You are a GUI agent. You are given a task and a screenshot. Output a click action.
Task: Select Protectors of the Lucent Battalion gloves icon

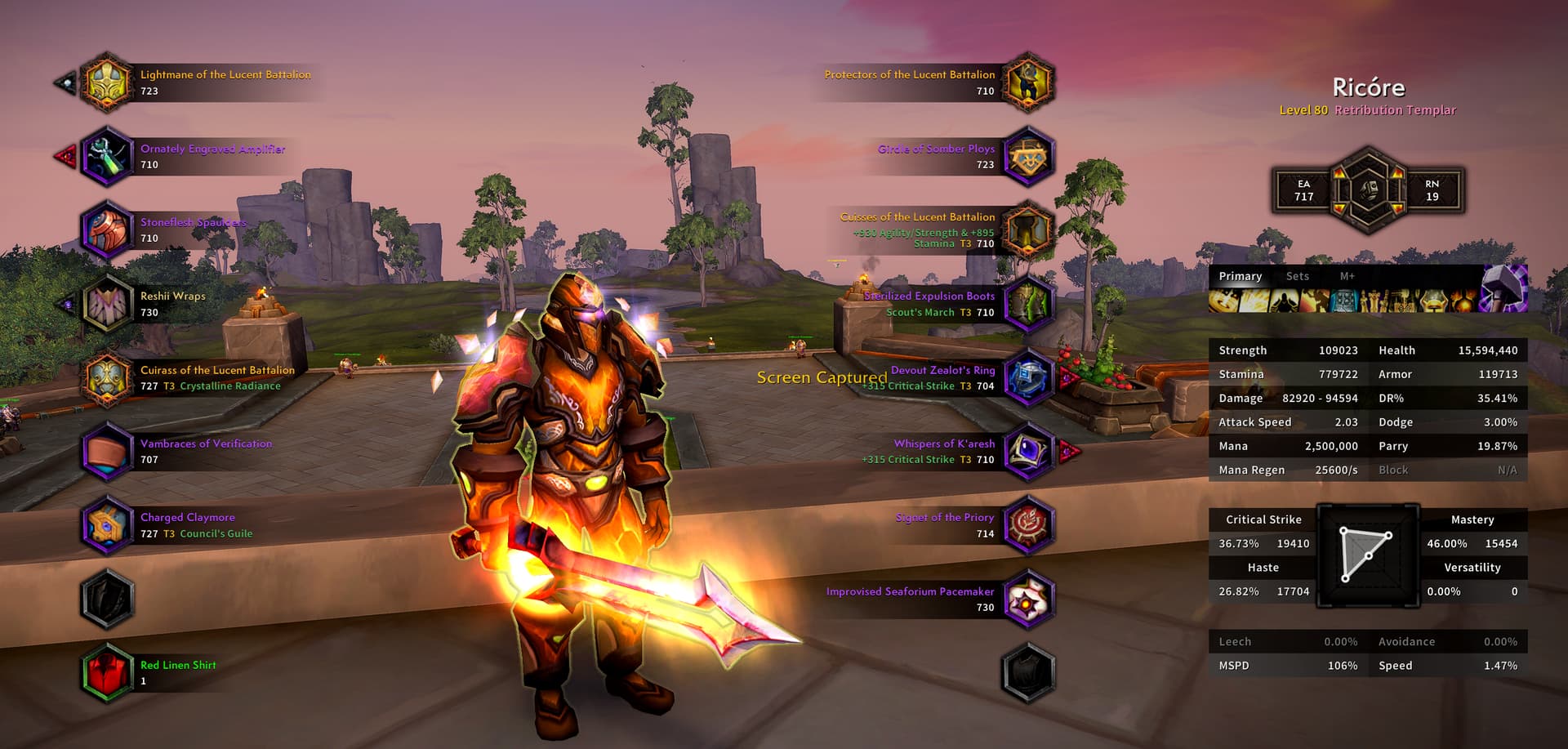pos(1028,82)
